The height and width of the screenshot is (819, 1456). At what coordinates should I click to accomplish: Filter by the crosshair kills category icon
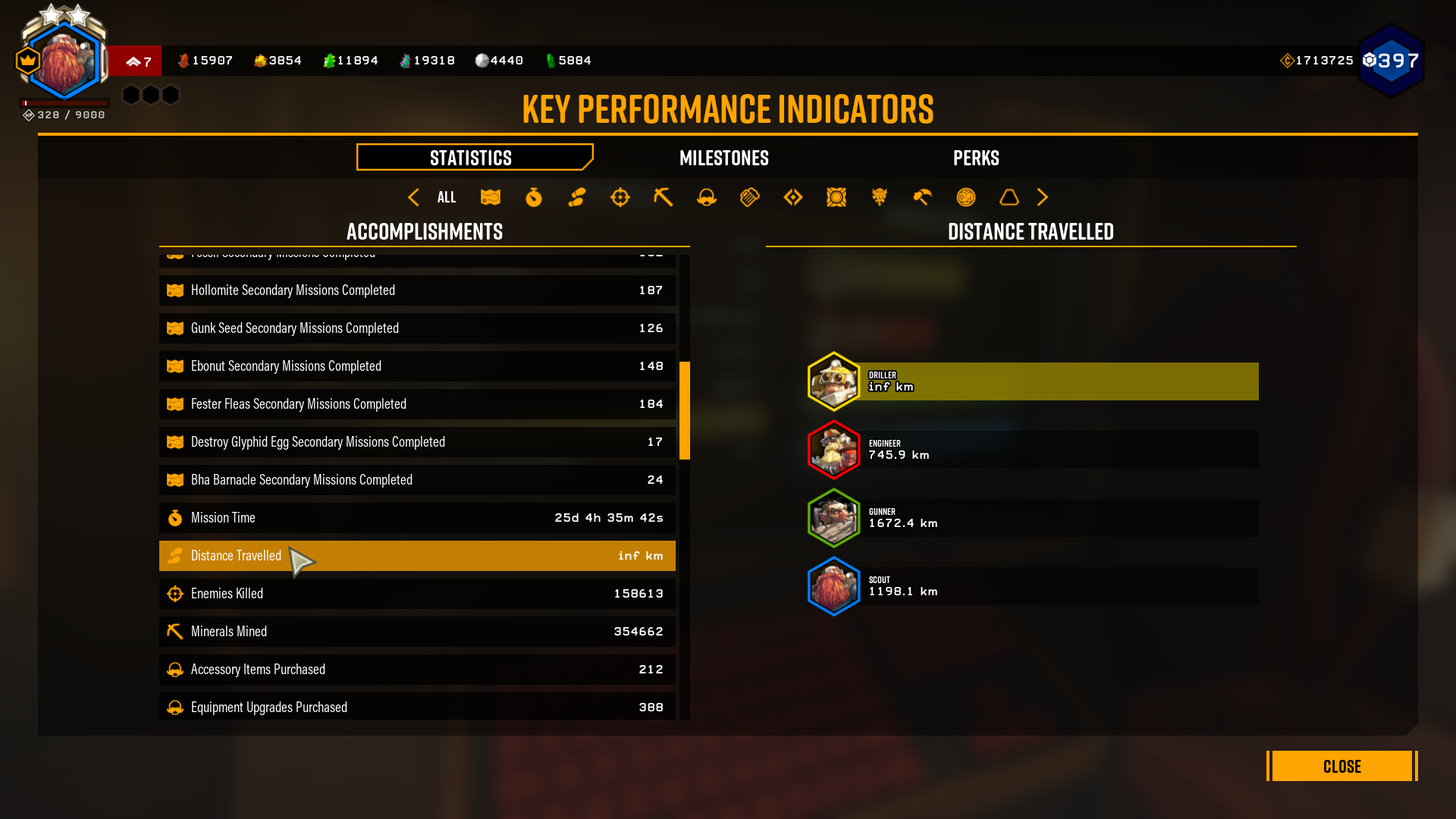pos(620,197)
